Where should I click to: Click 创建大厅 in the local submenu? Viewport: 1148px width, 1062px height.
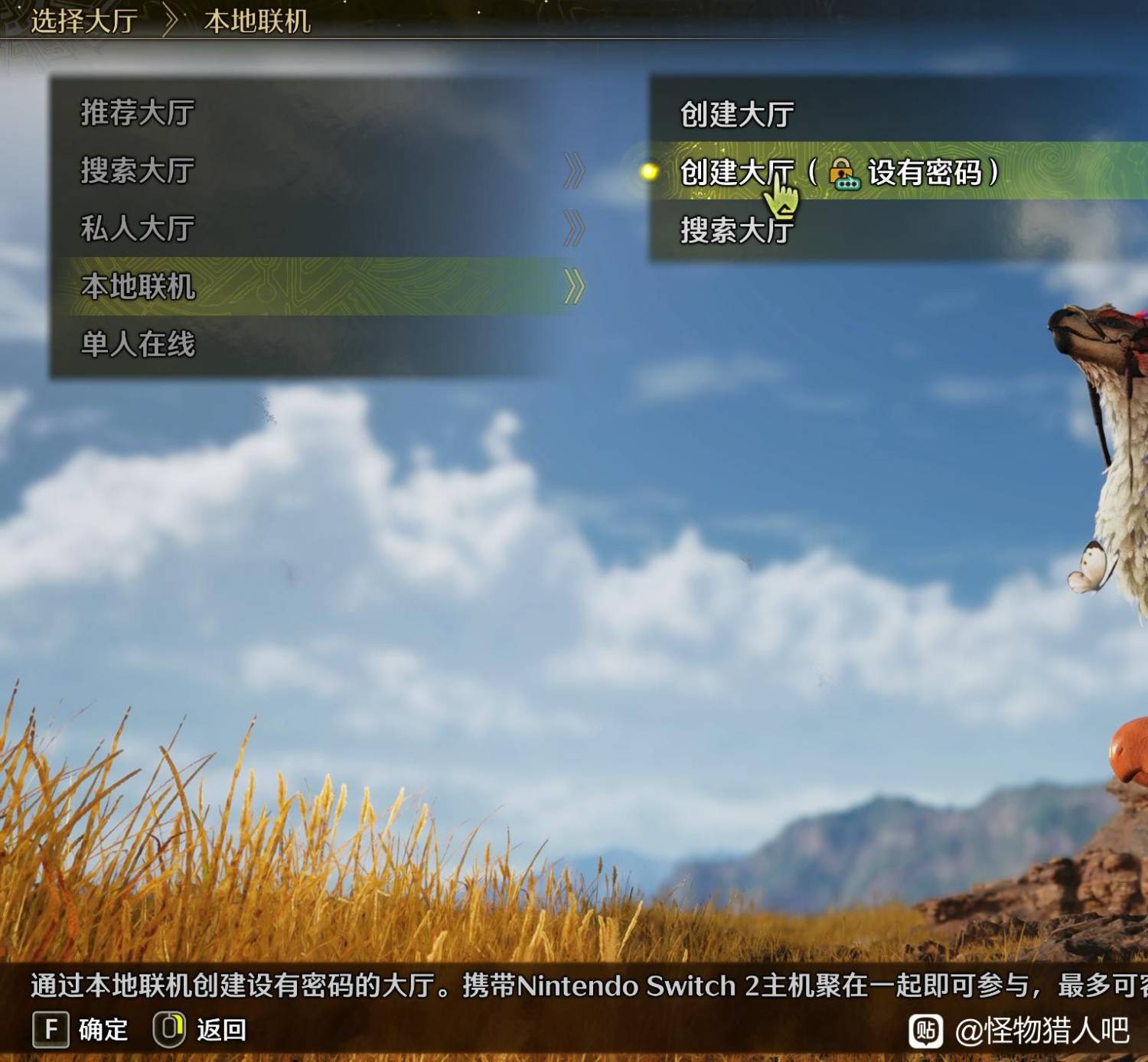(x=736, y=114)
